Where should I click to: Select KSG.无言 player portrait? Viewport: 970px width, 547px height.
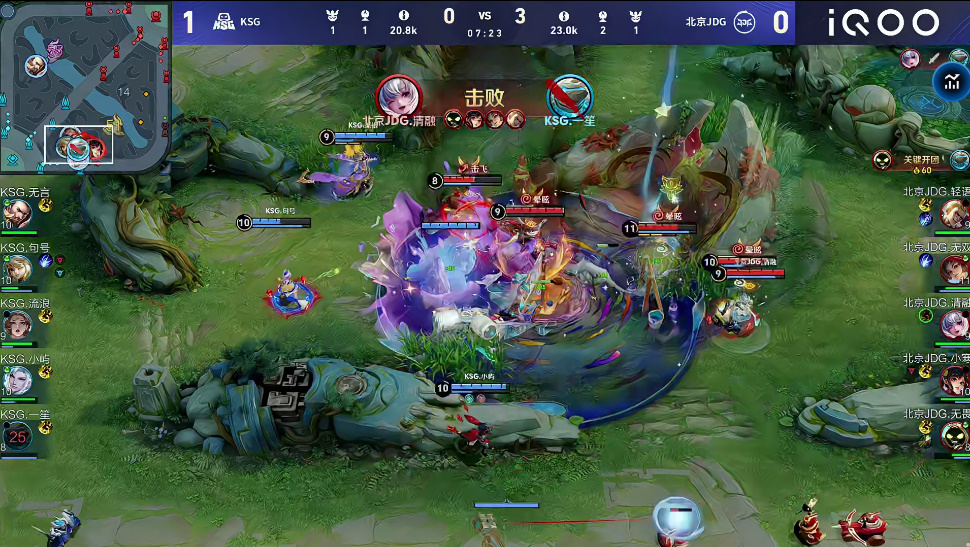point(17,213)
